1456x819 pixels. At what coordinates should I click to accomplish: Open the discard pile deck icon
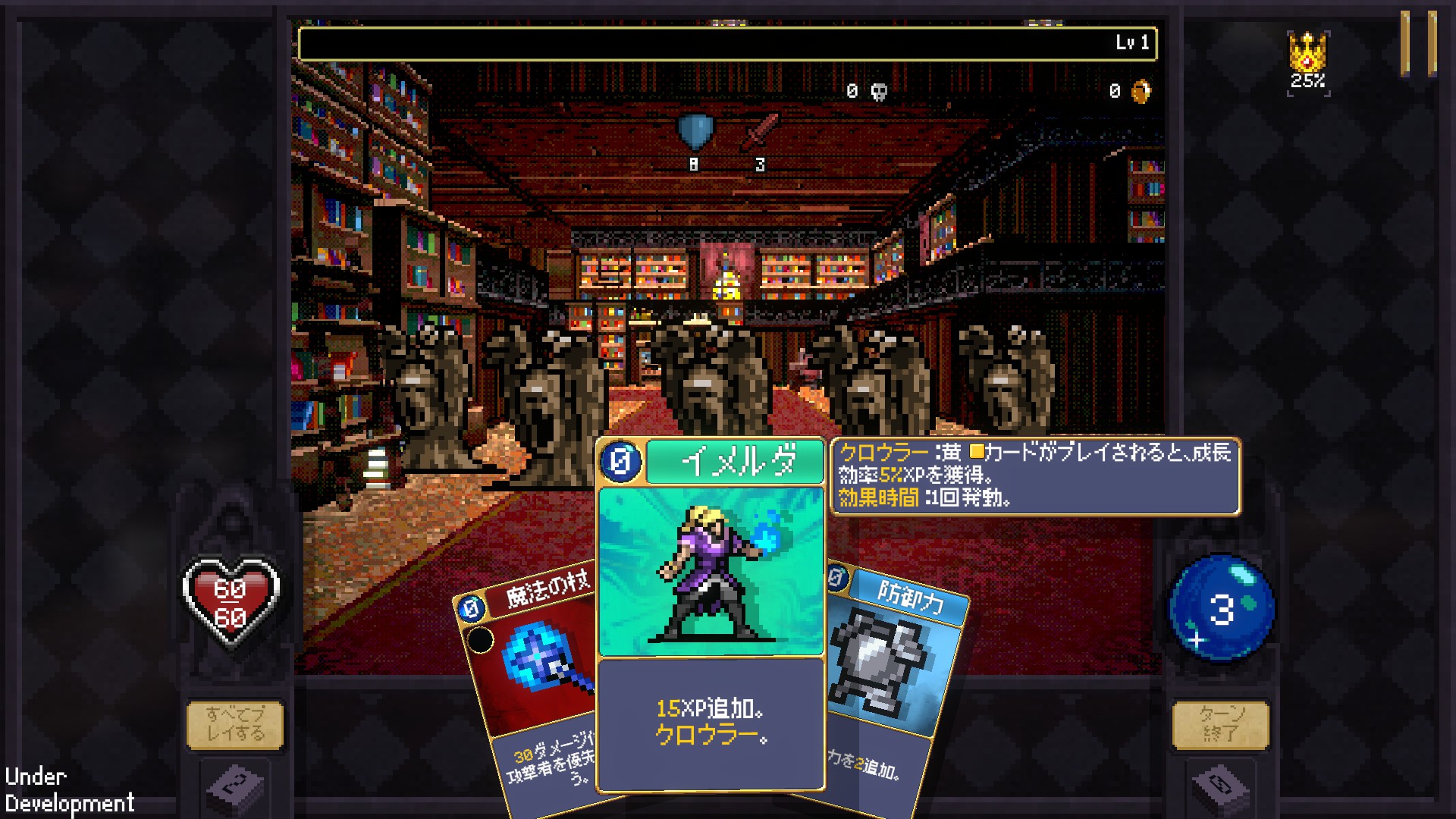(1220, 789)
